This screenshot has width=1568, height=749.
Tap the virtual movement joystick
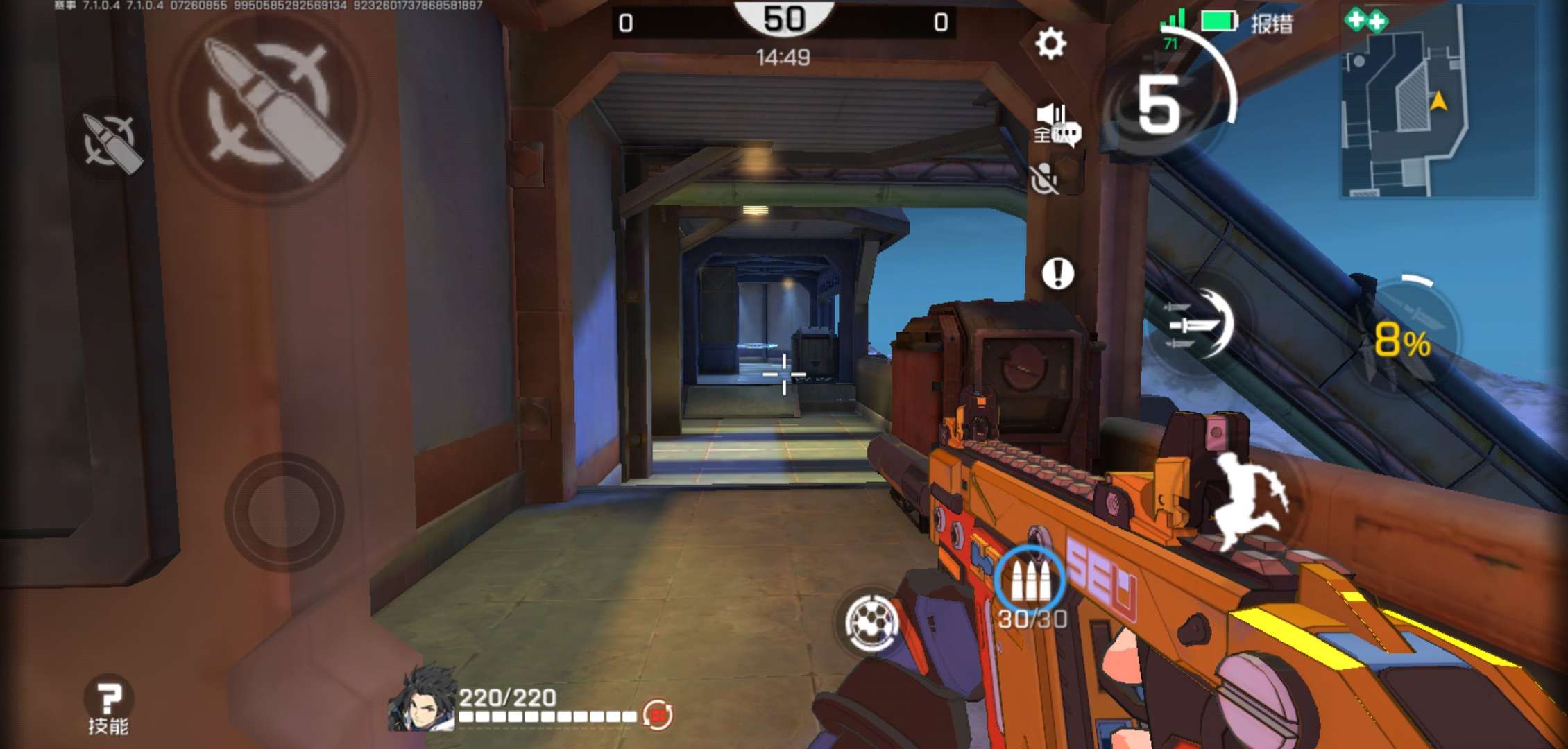click(x=284, y=512)
